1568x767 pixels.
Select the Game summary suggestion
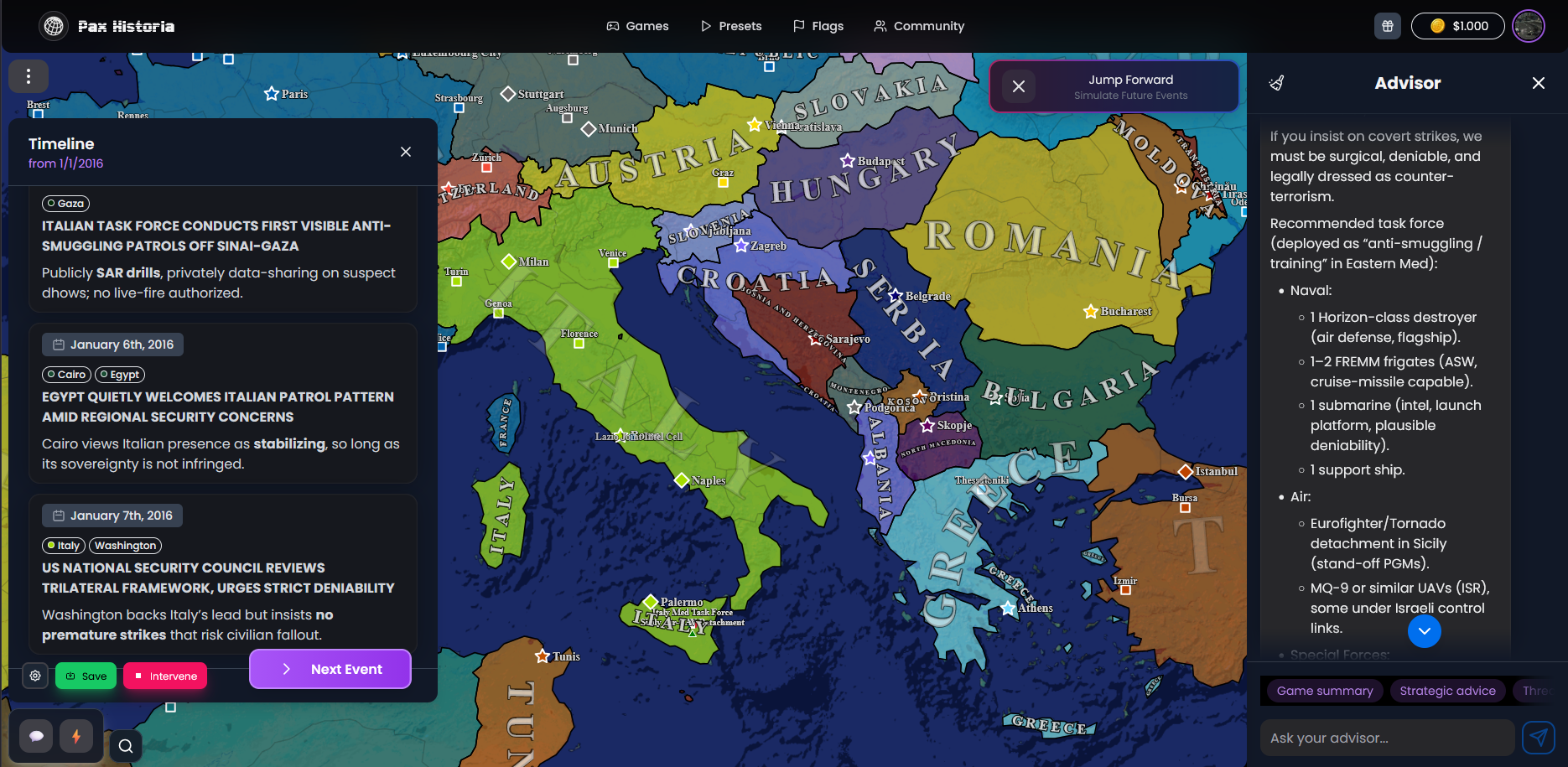(x=1325, y=691)
